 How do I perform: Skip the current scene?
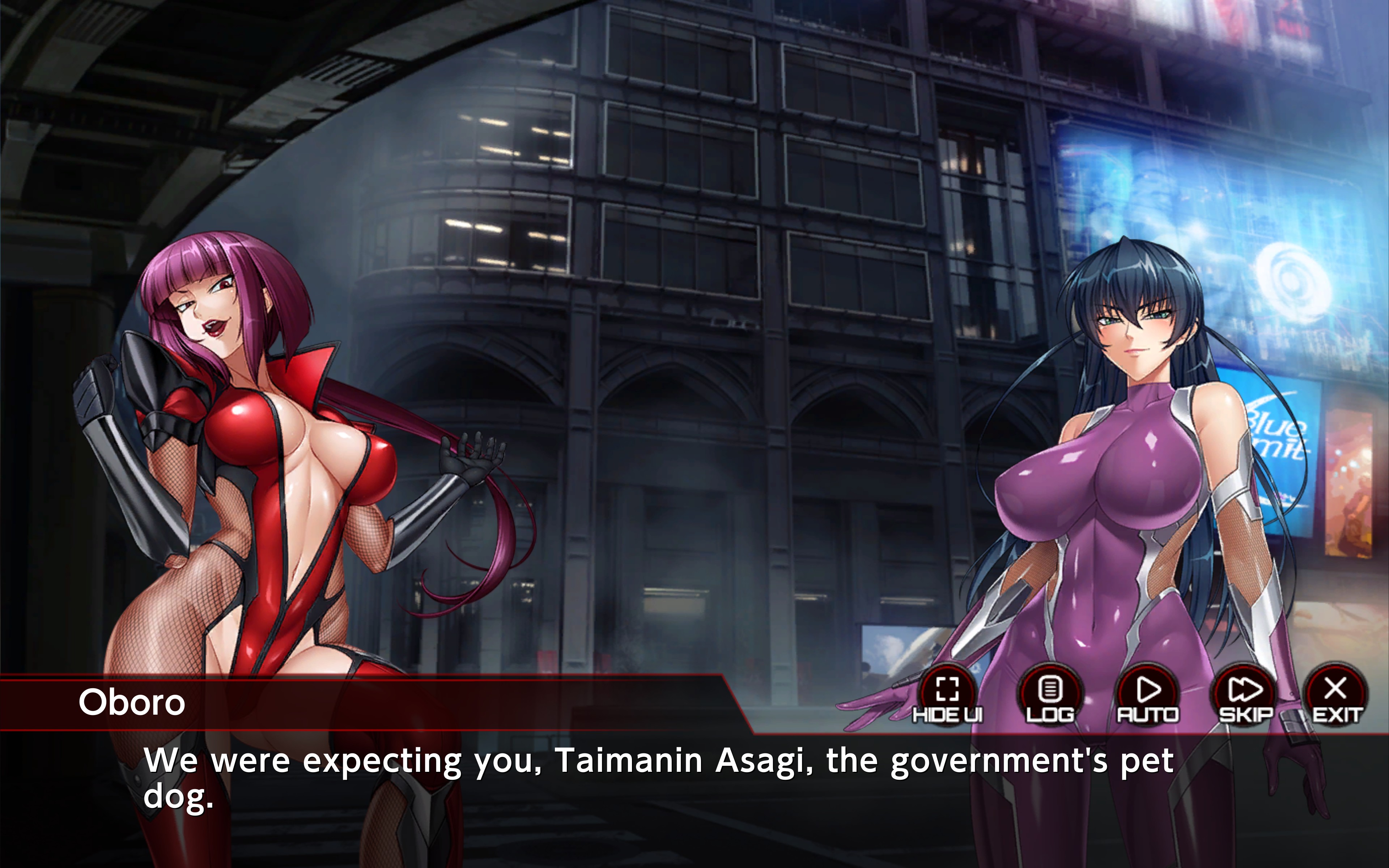click(1245, 693)
